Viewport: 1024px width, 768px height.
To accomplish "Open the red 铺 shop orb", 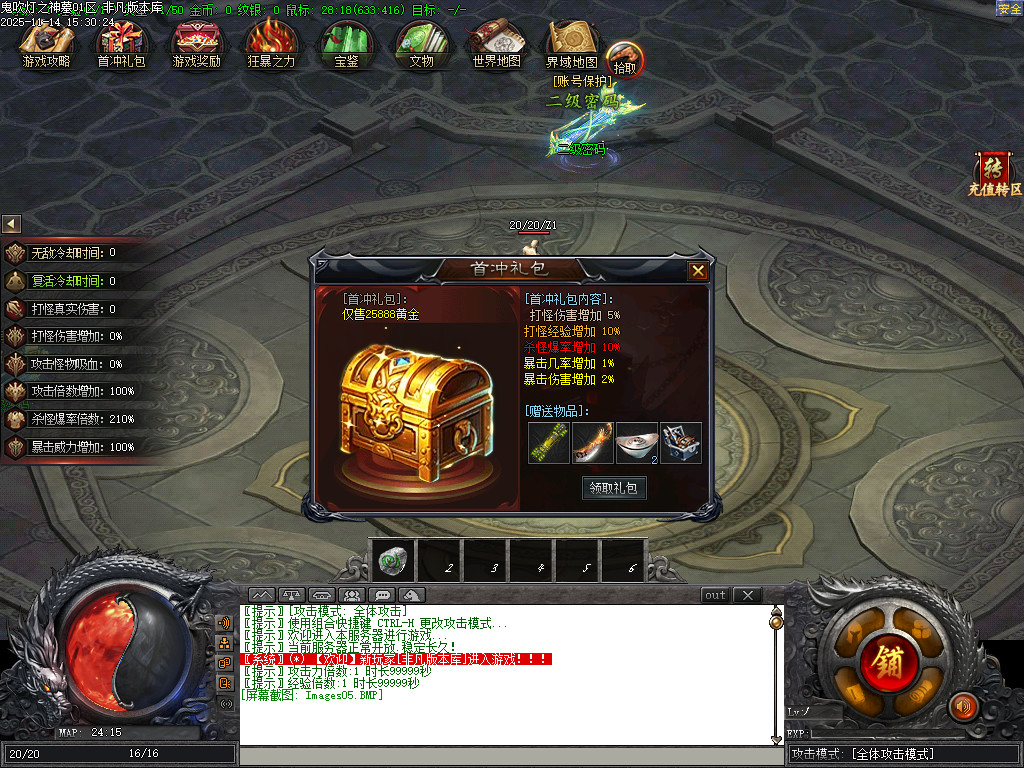I will pyautogui.click(x=884, y=661).
